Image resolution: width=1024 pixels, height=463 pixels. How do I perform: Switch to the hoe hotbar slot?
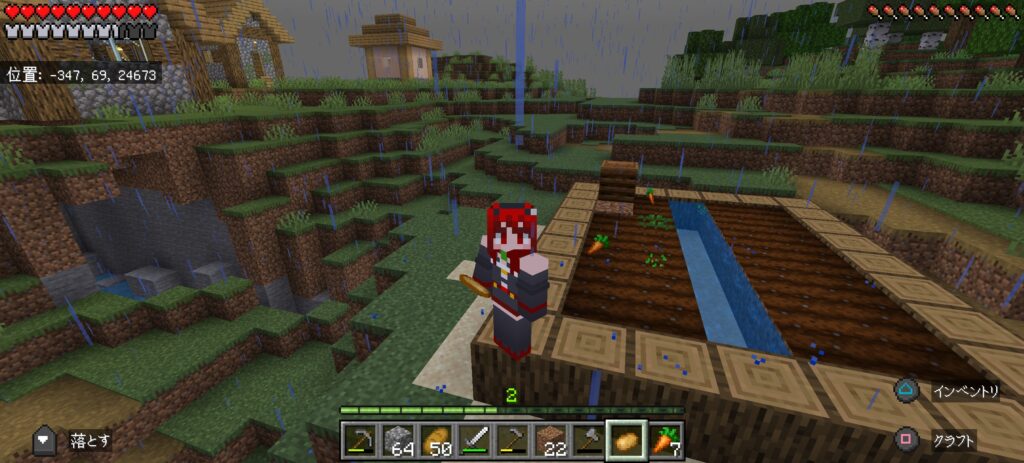click(510, 440)
